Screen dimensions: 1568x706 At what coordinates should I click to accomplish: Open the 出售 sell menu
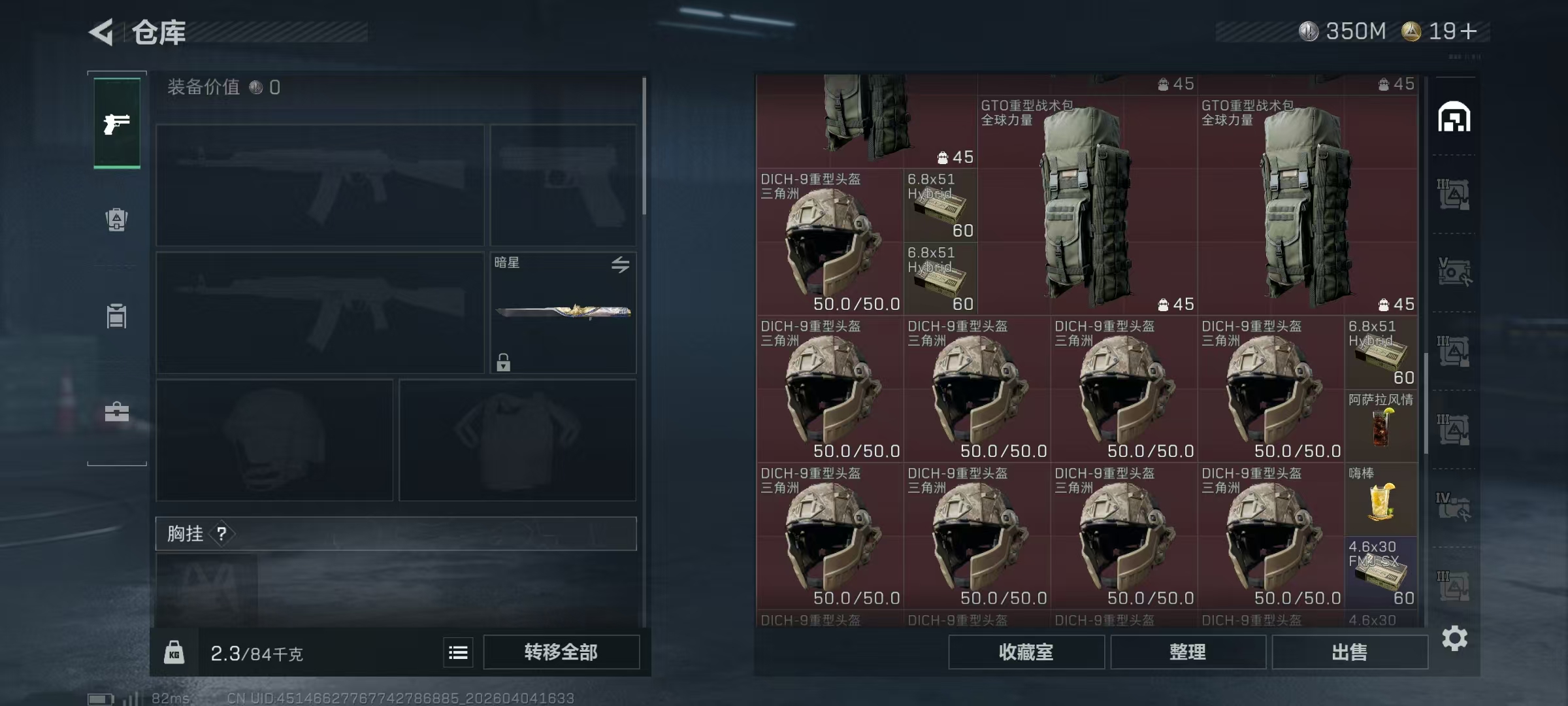tap(1349, 652)
